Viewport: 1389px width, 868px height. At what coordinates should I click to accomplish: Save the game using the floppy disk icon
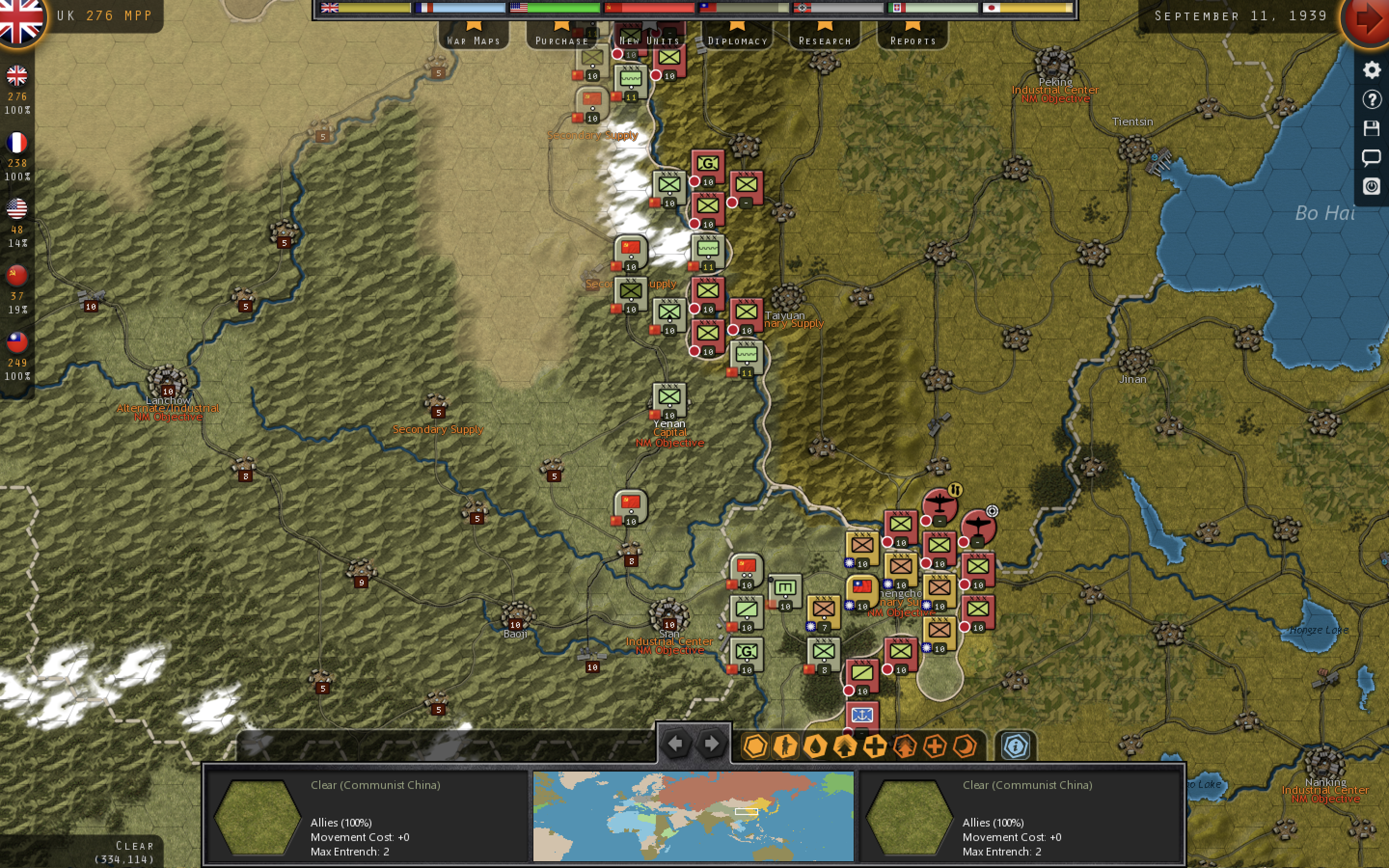pyautogui.click(x=1371, y=128)
